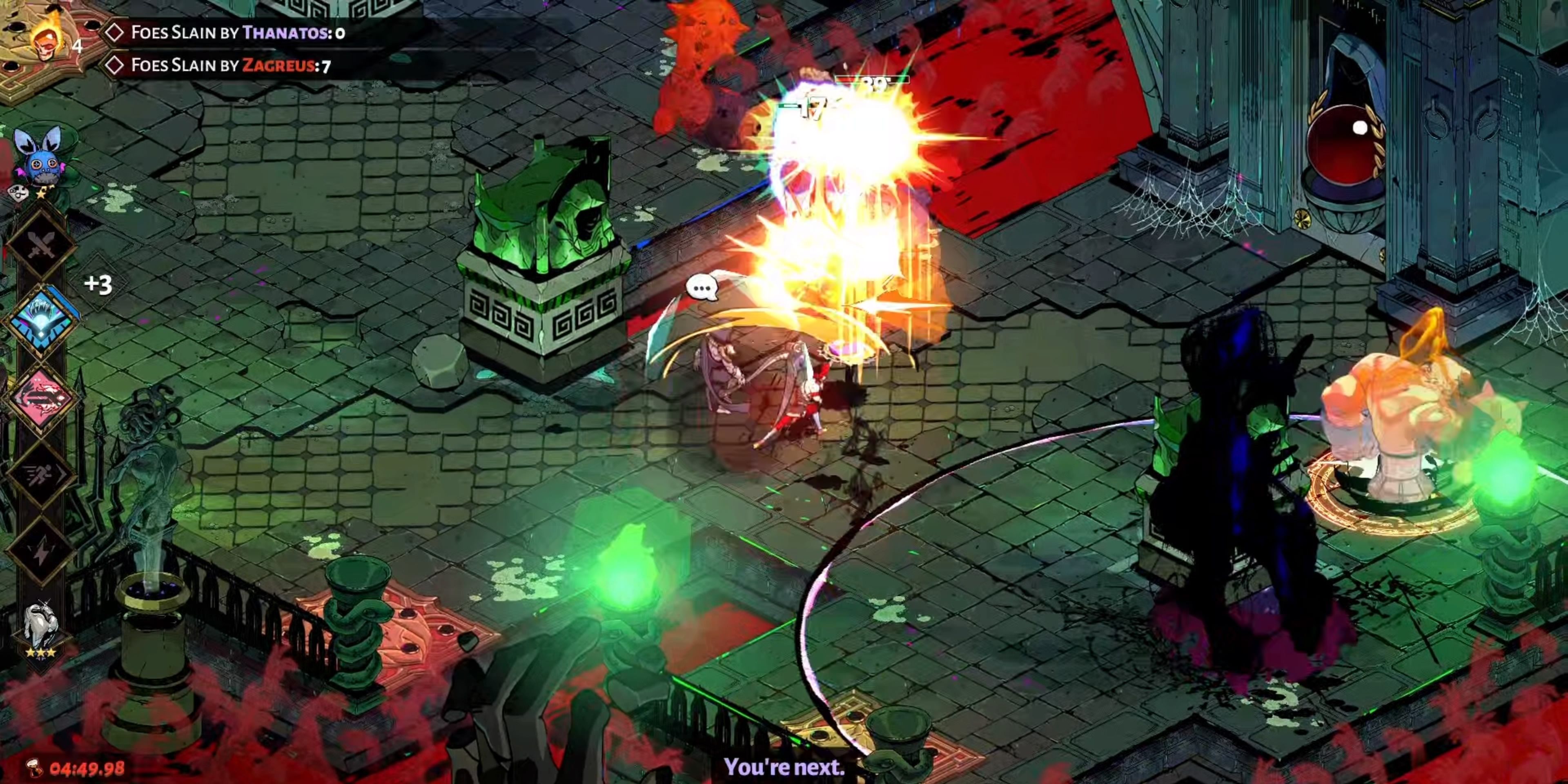The image size is (1568, 784).
Task: Choose the running figure dash boon slot
Action: click(x=41, y=475)
